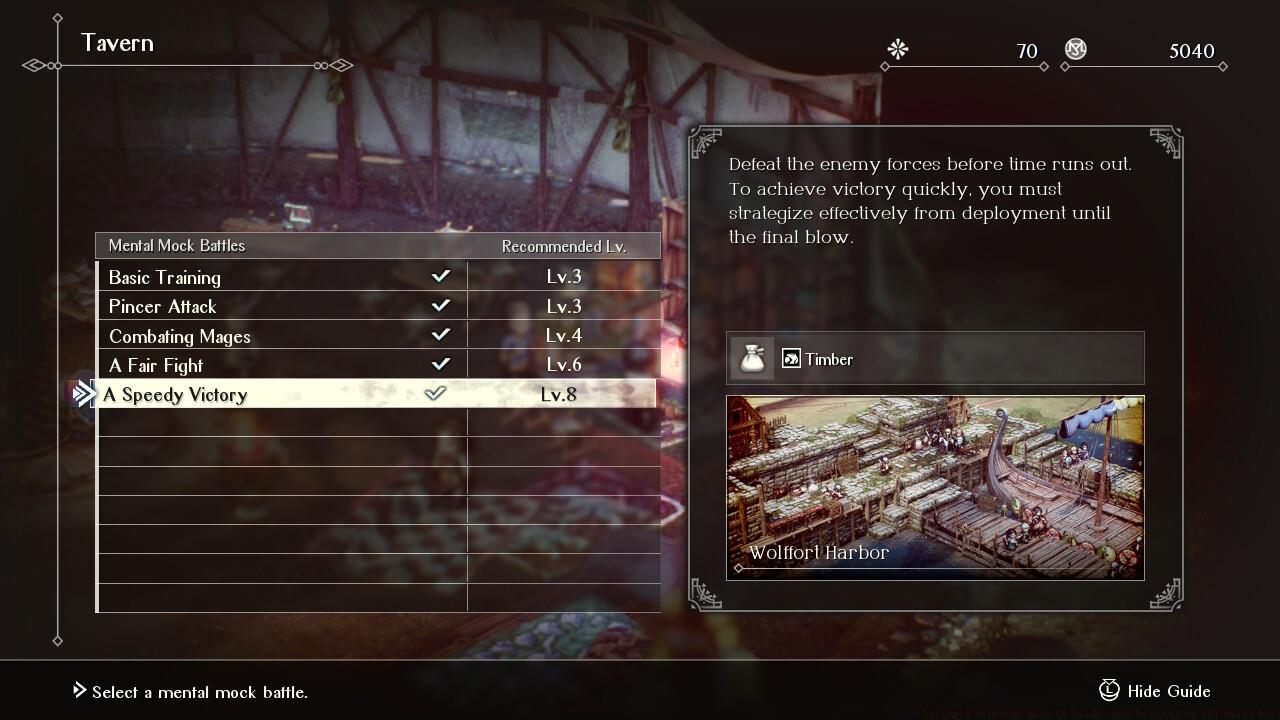Click the coin currency icon showing 5040
Viewport: 1280px width, 720px height.
click(x=1075, y=50)
